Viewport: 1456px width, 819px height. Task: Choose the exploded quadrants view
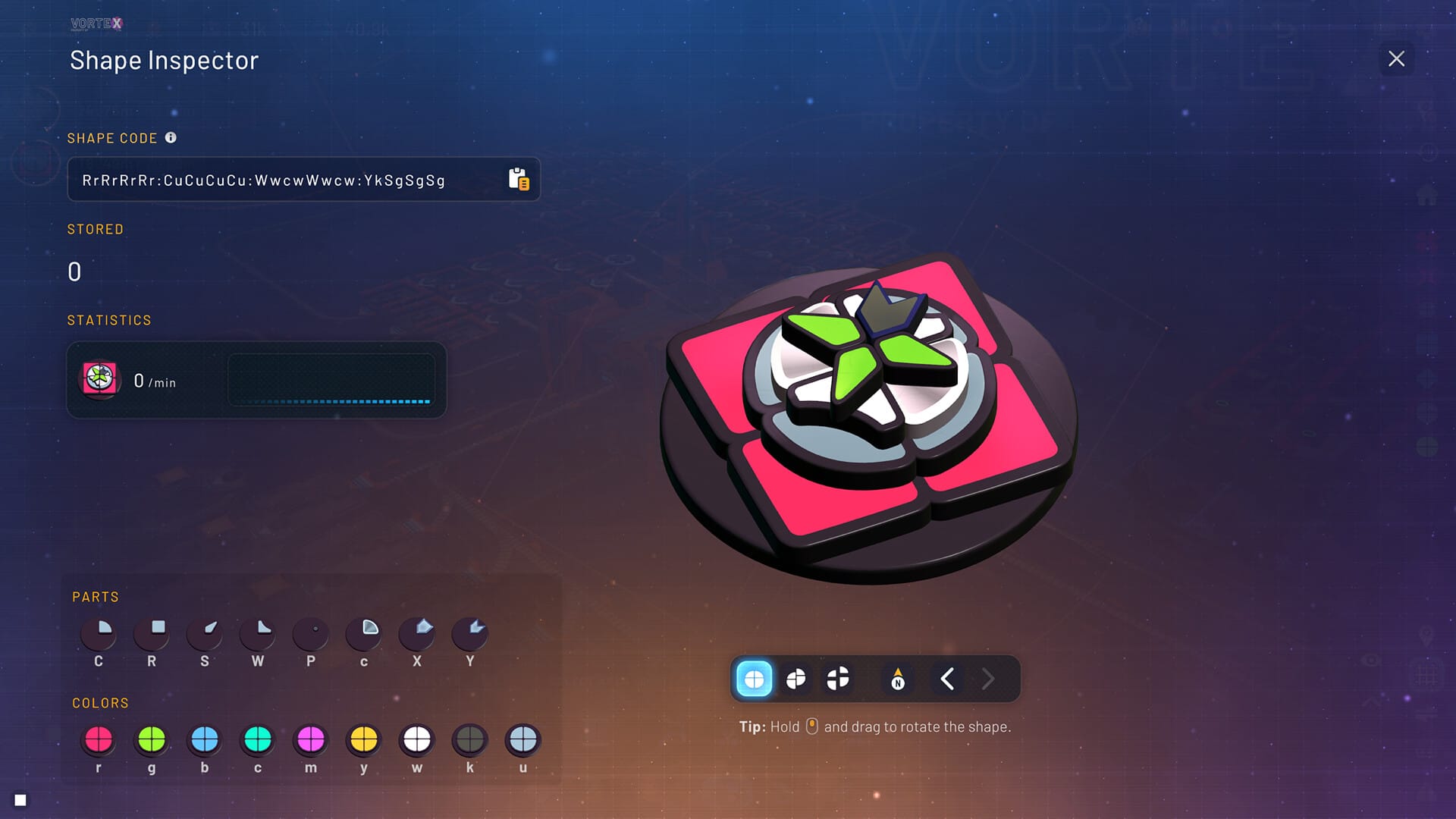[x=838, y=679]
